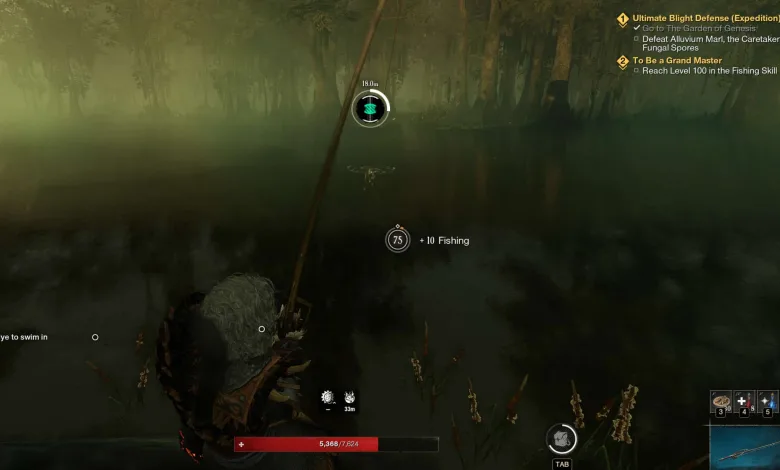Select the status buff icon showing 33m
This screenshot has height=470, width=780.
pyautogui.click(x=350, y=397)
